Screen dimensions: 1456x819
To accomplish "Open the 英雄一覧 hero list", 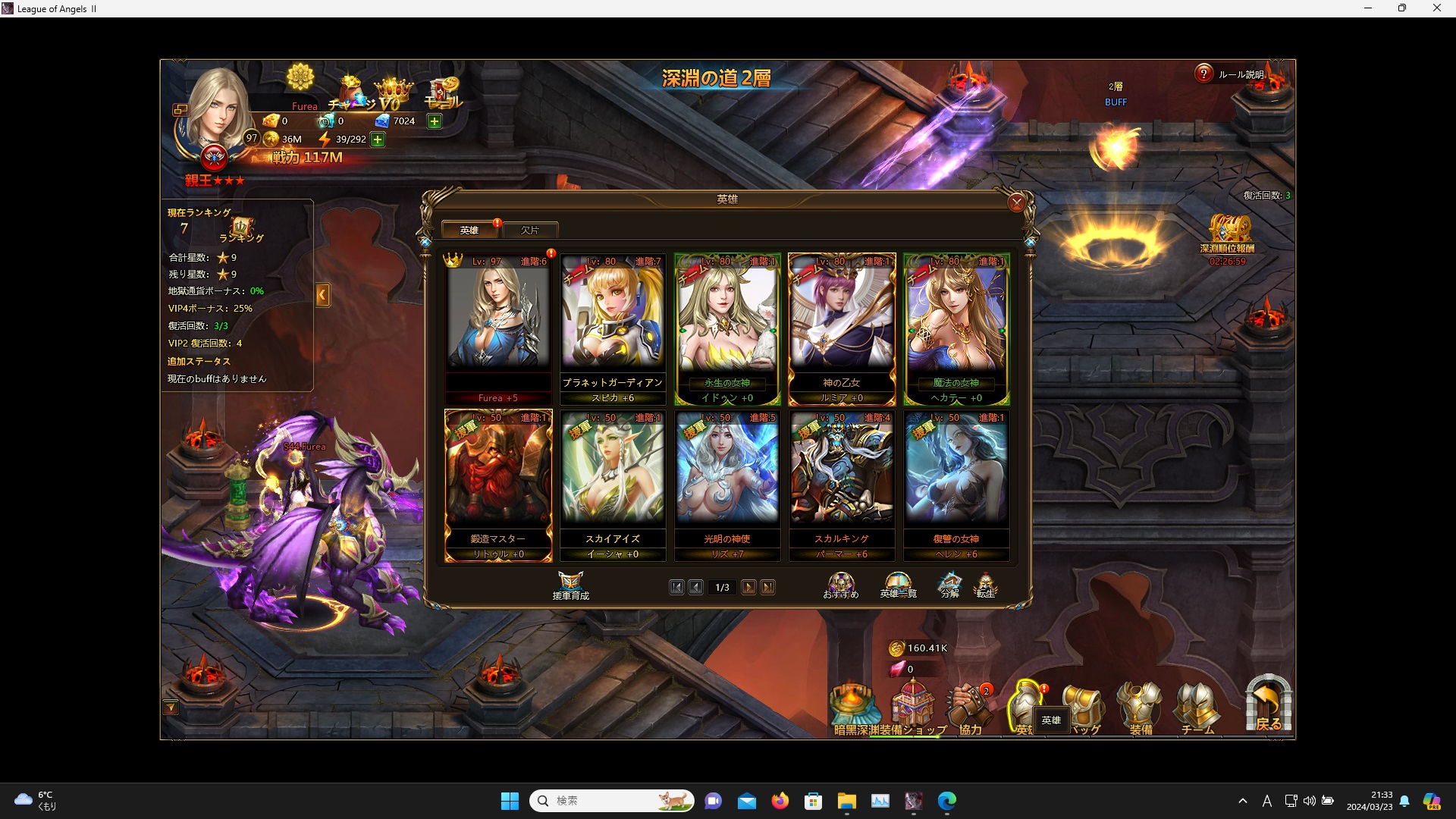I will point(897,585).
